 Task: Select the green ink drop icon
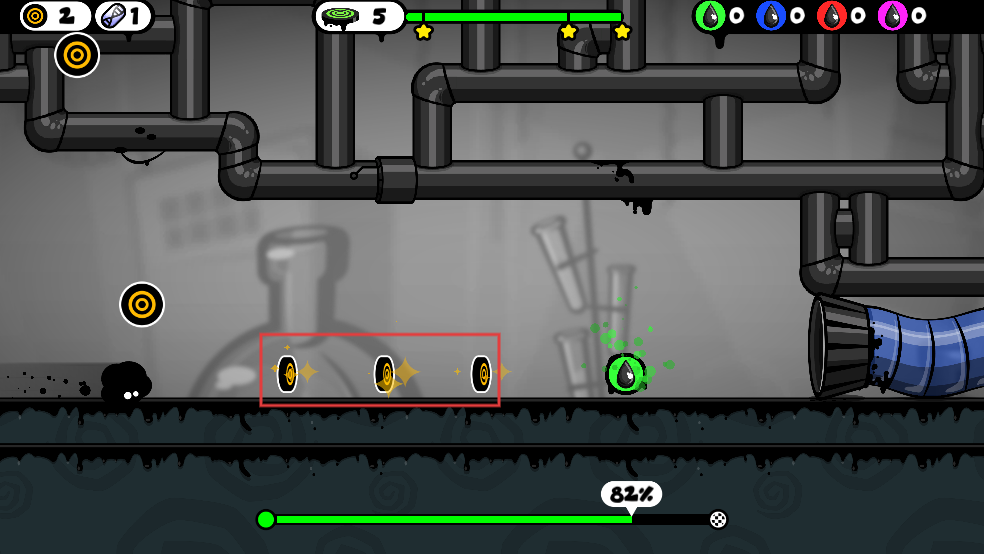[x=710, y=16]
